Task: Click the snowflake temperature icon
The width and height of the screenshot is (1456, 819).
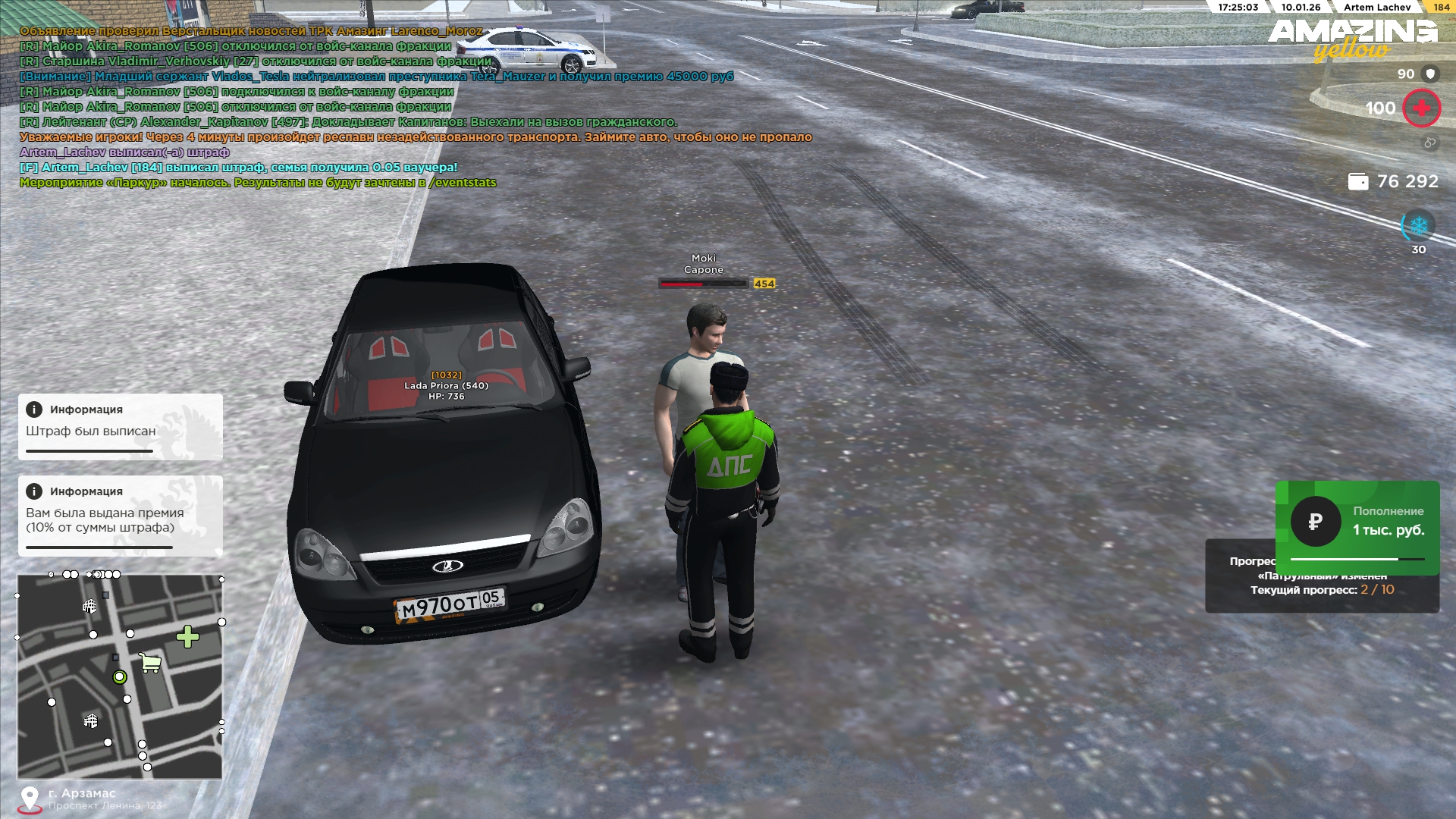Action: tap(1418, 226)
